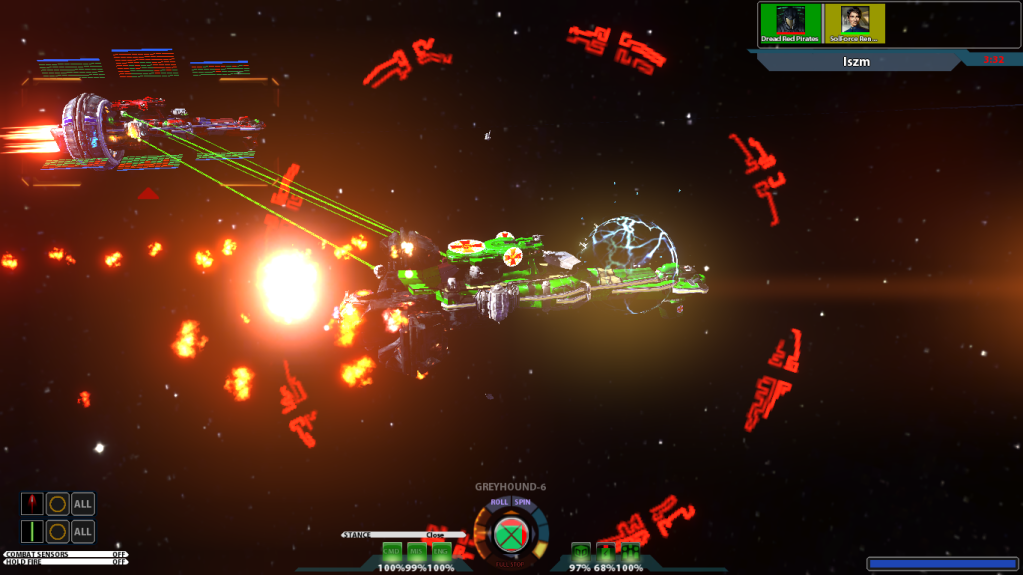Select the ship status icon showing 68%

(x=605, y=551)
